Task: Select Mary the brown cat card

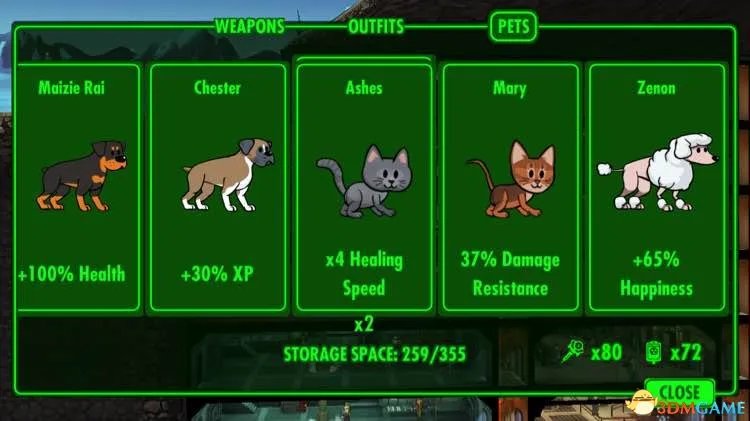Action: 509,188
